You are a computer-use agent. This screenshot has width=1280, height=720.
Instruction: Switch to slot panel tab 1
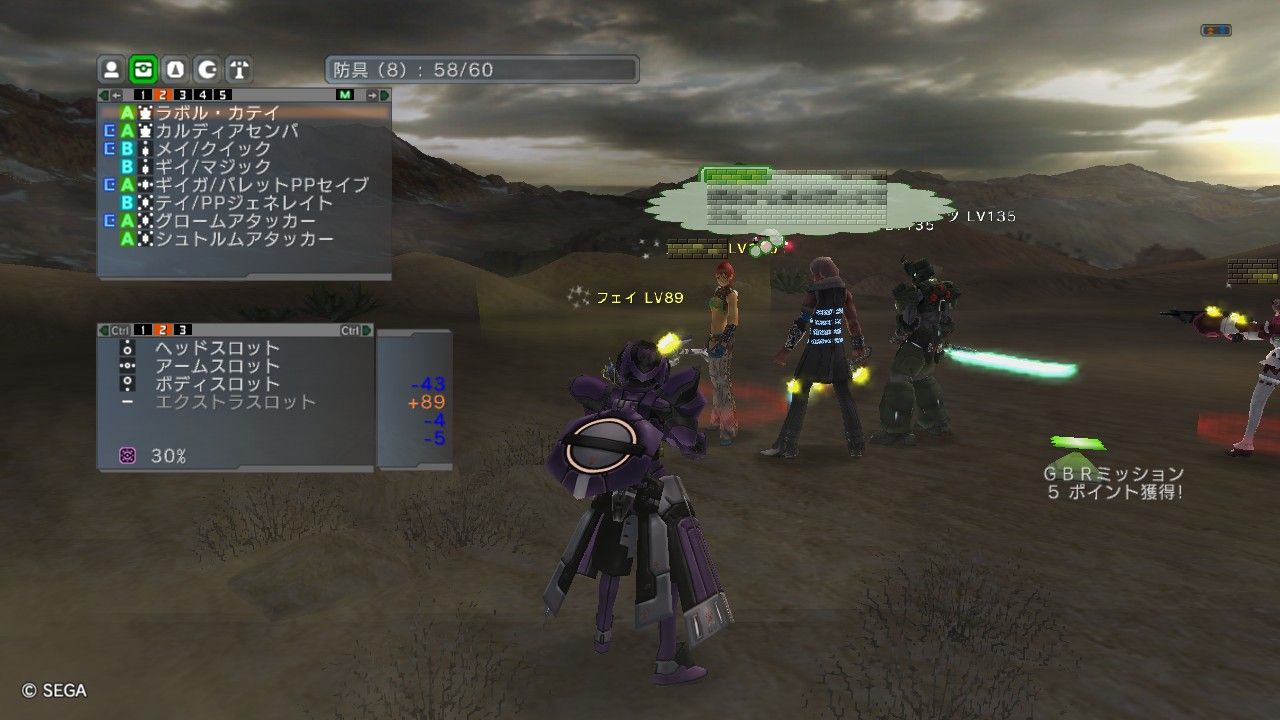click(144, 330)
